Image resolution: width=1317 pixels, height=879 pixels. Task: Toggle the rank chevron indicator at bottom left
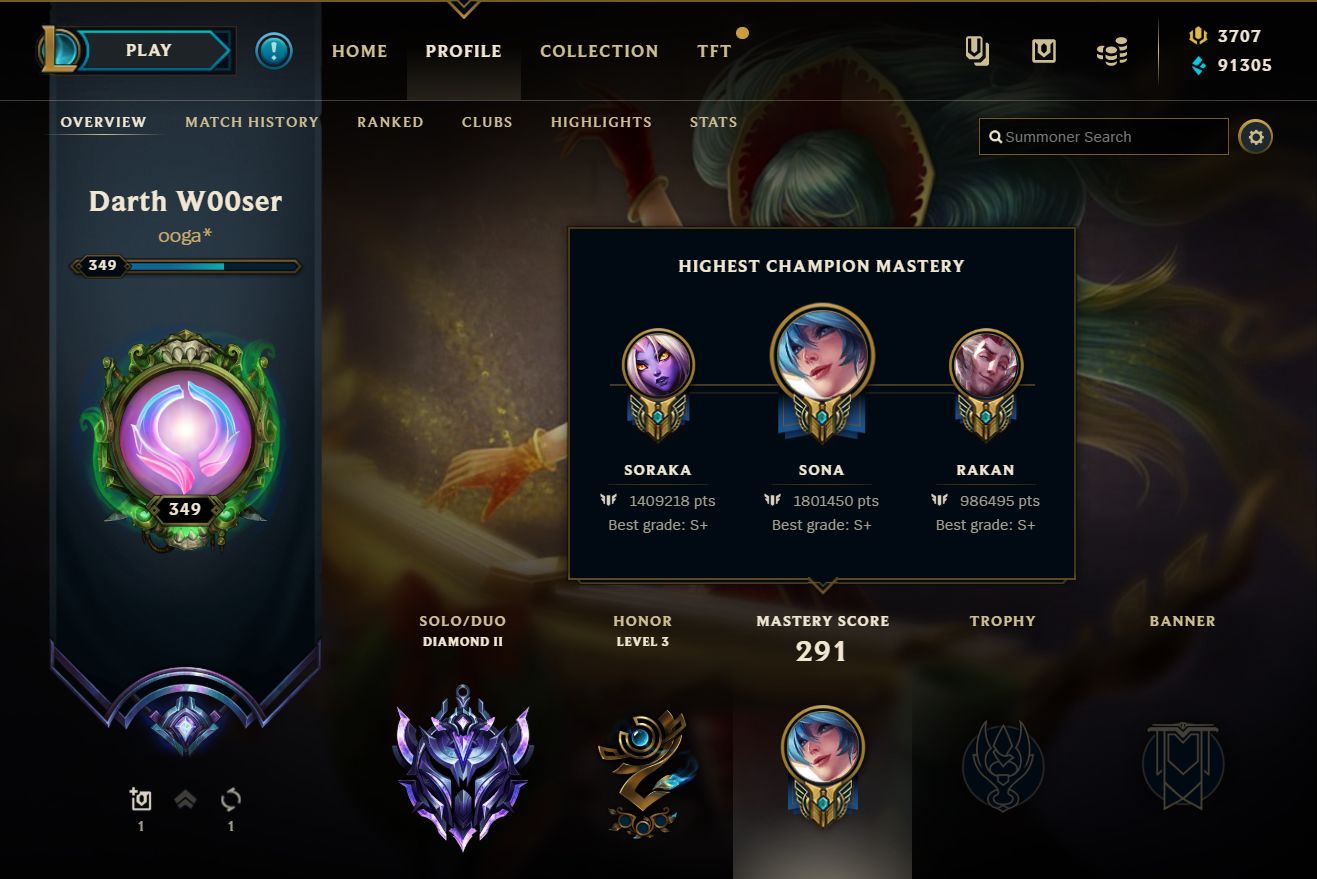tap(186, 799)
